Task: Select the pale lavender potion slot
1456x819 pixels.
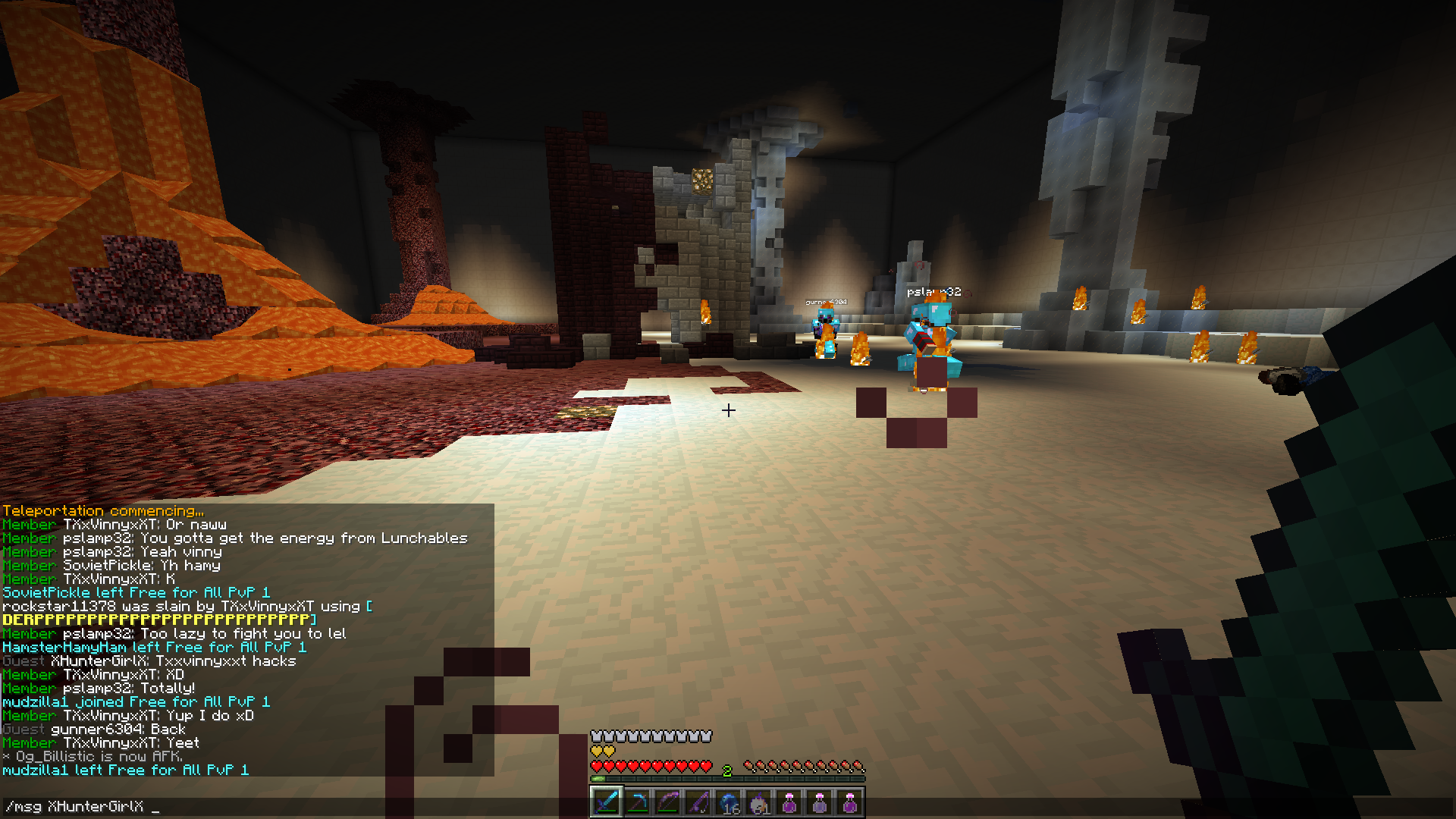Action: tap(819, 802)
